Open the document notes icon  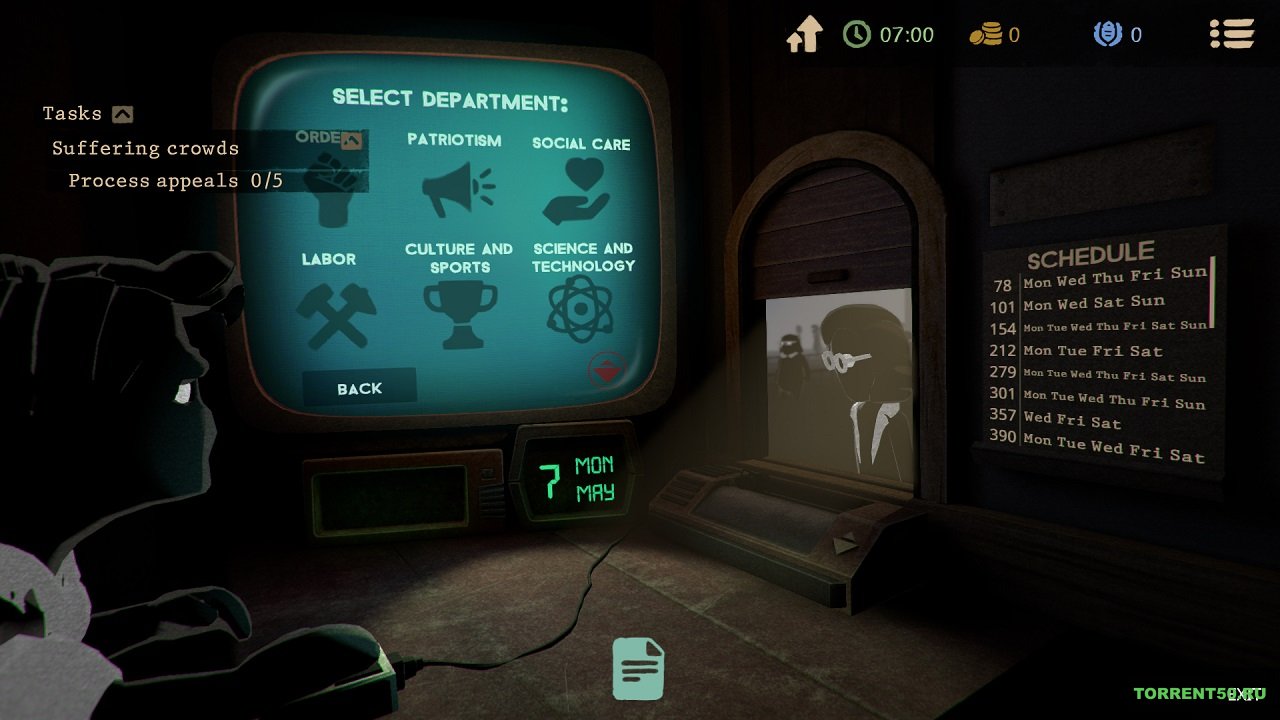point(638,668)
